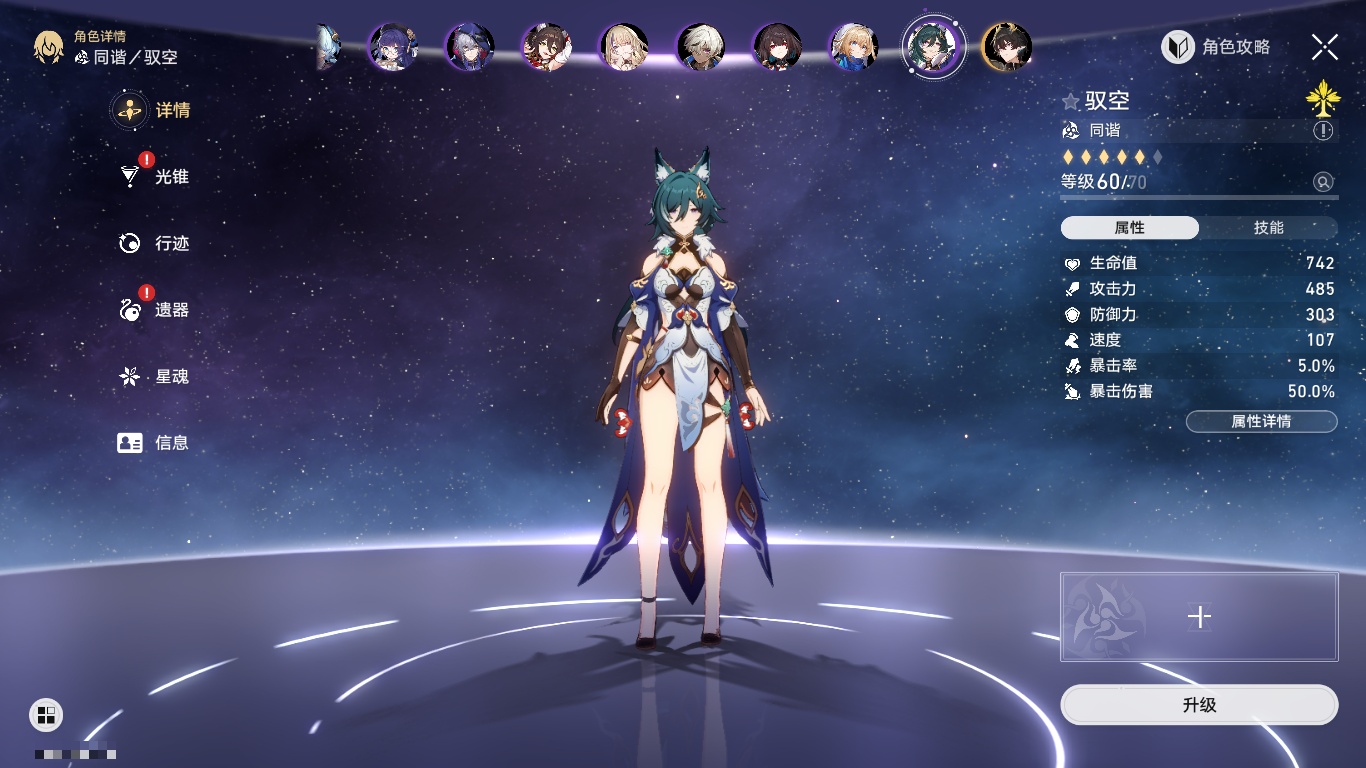The height and width of the screenshot is (768, 1366).
Task: Show the 星魂 eidolon menu
Action: 154,377
